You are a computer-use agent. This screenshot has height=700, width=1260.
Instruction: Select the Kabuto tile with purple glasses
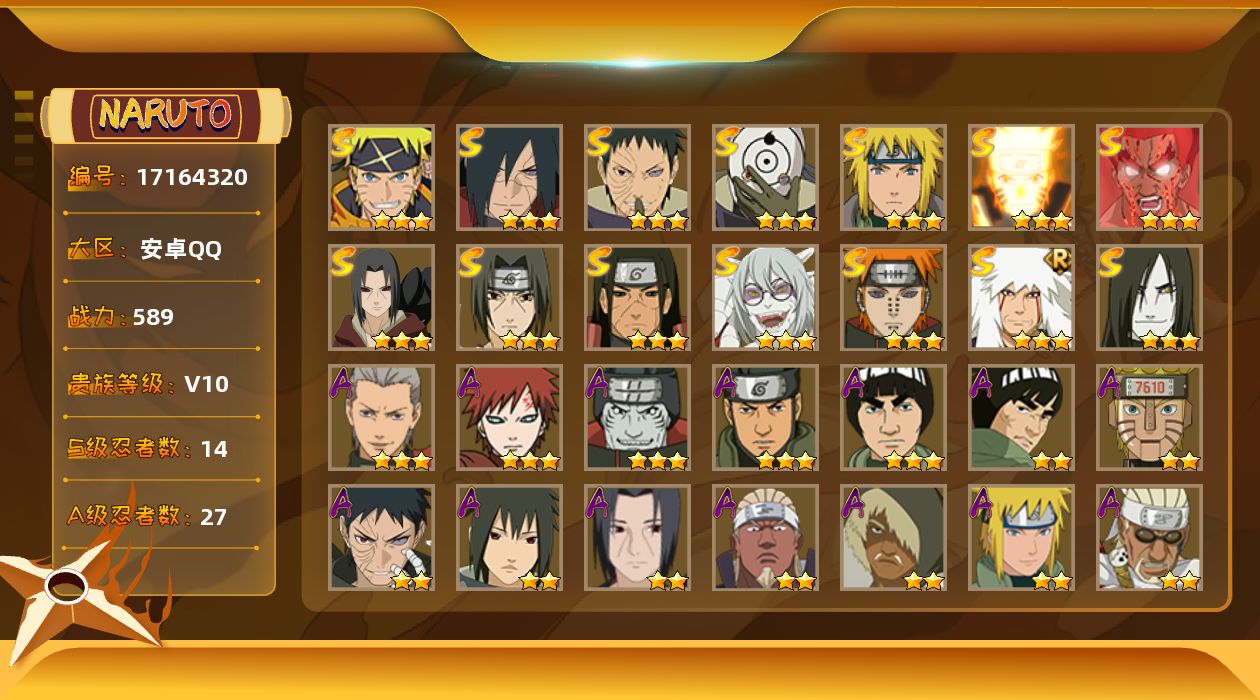pyautogui.click(x=766, y=298)
